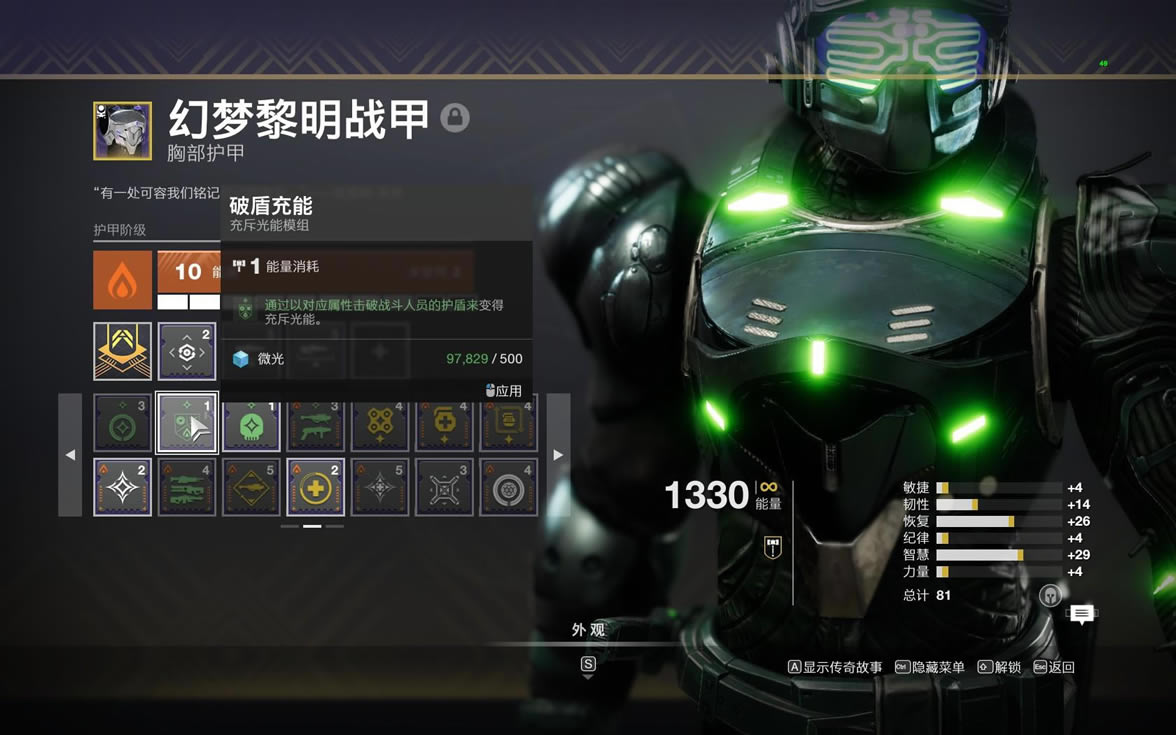Viewport: 1176px width, 735px height.
Task: Open the 外观 appearance section
Action: [588, 630]
